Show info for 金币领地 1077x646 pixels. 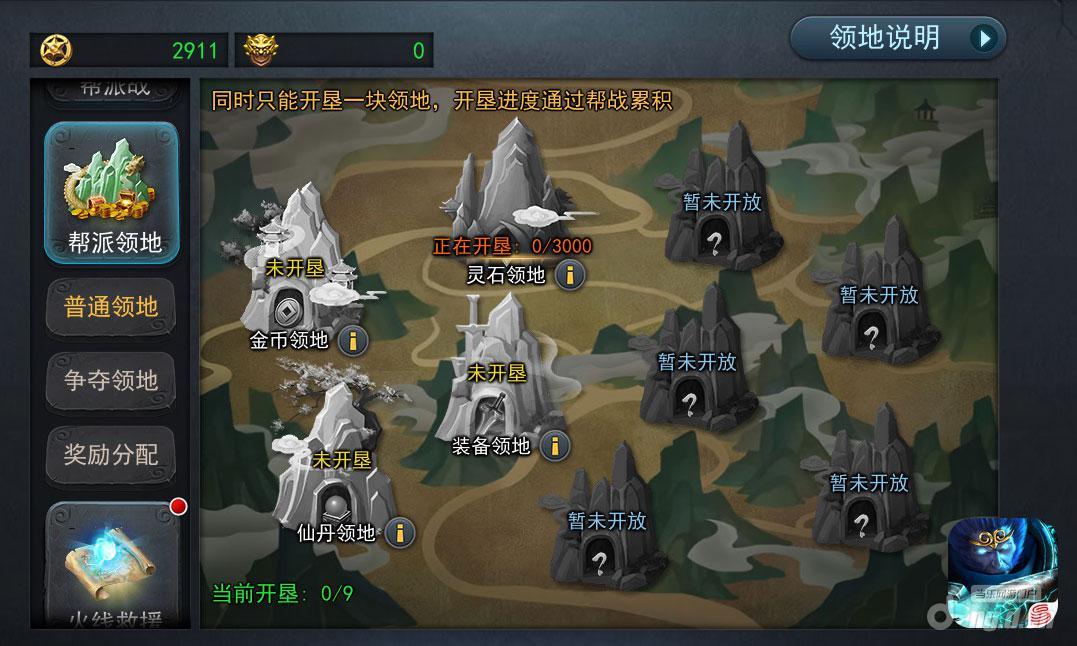[x=352, y=340]
